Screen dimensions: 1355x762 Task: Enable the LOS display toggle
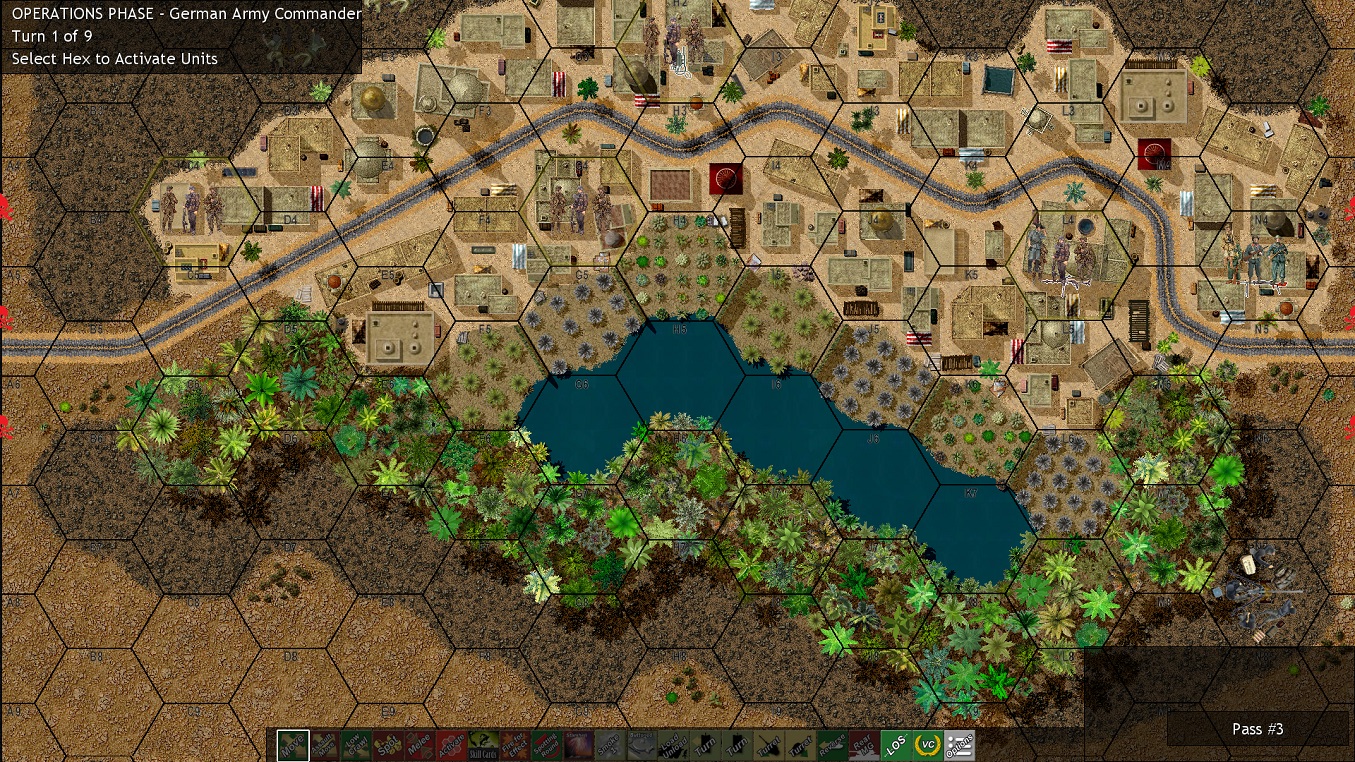click(894, 745)
